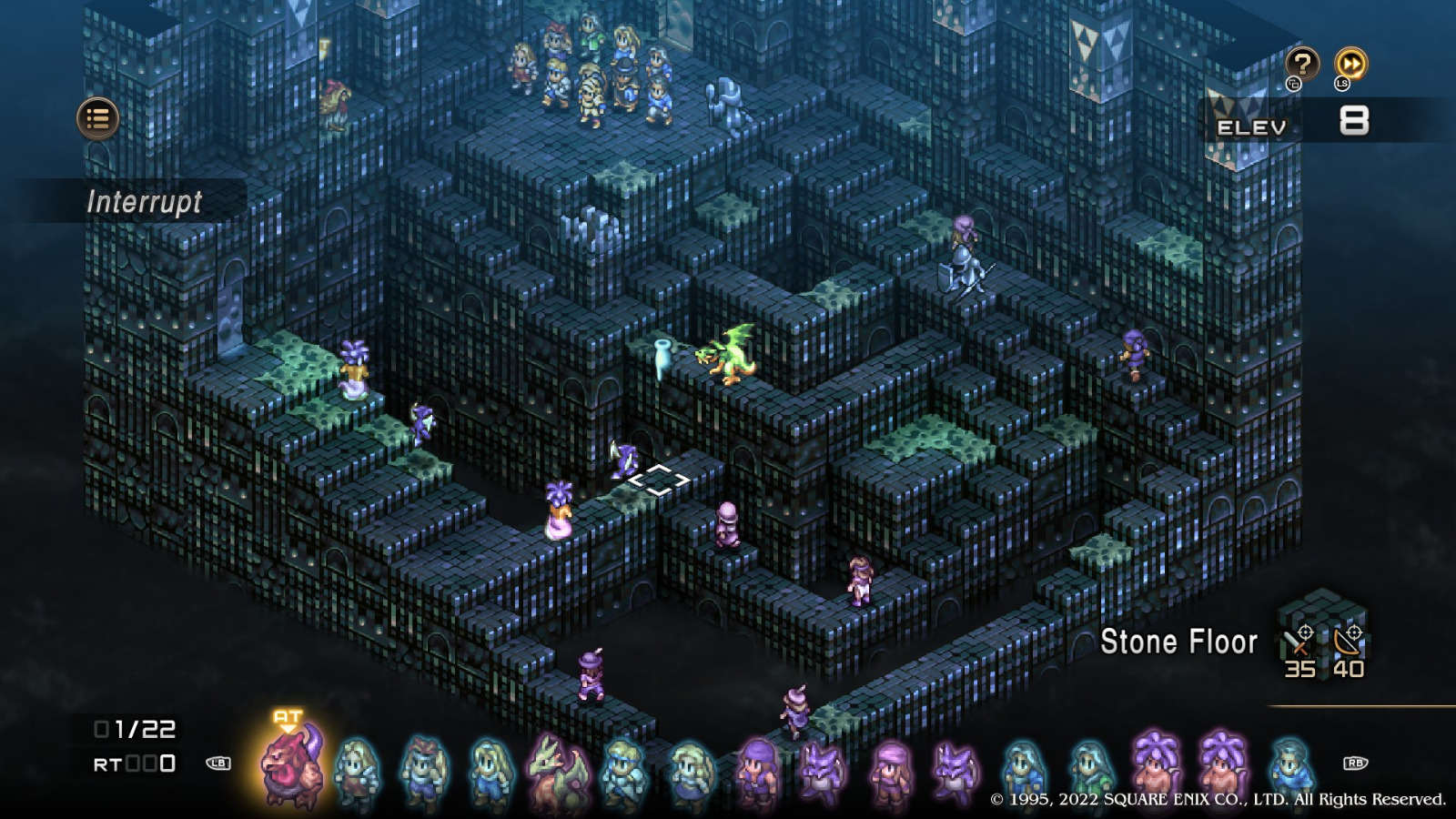Select the Interrupt phase label
The height and width of the screenshot is (819, 1456).
[x=147, y=204]
